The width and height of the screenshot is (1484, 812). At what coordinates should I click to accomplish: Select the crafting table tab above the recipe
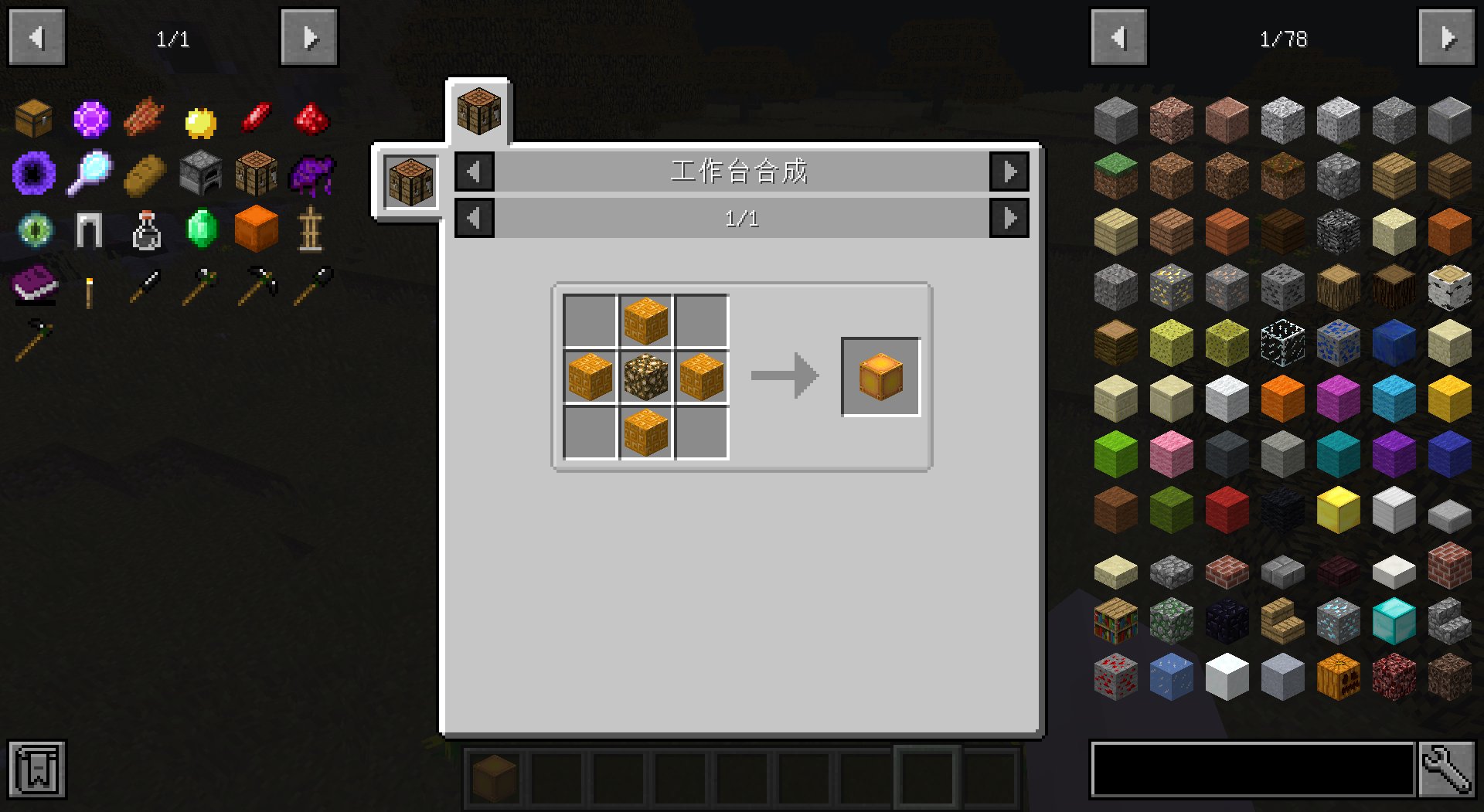coord(478,111)
